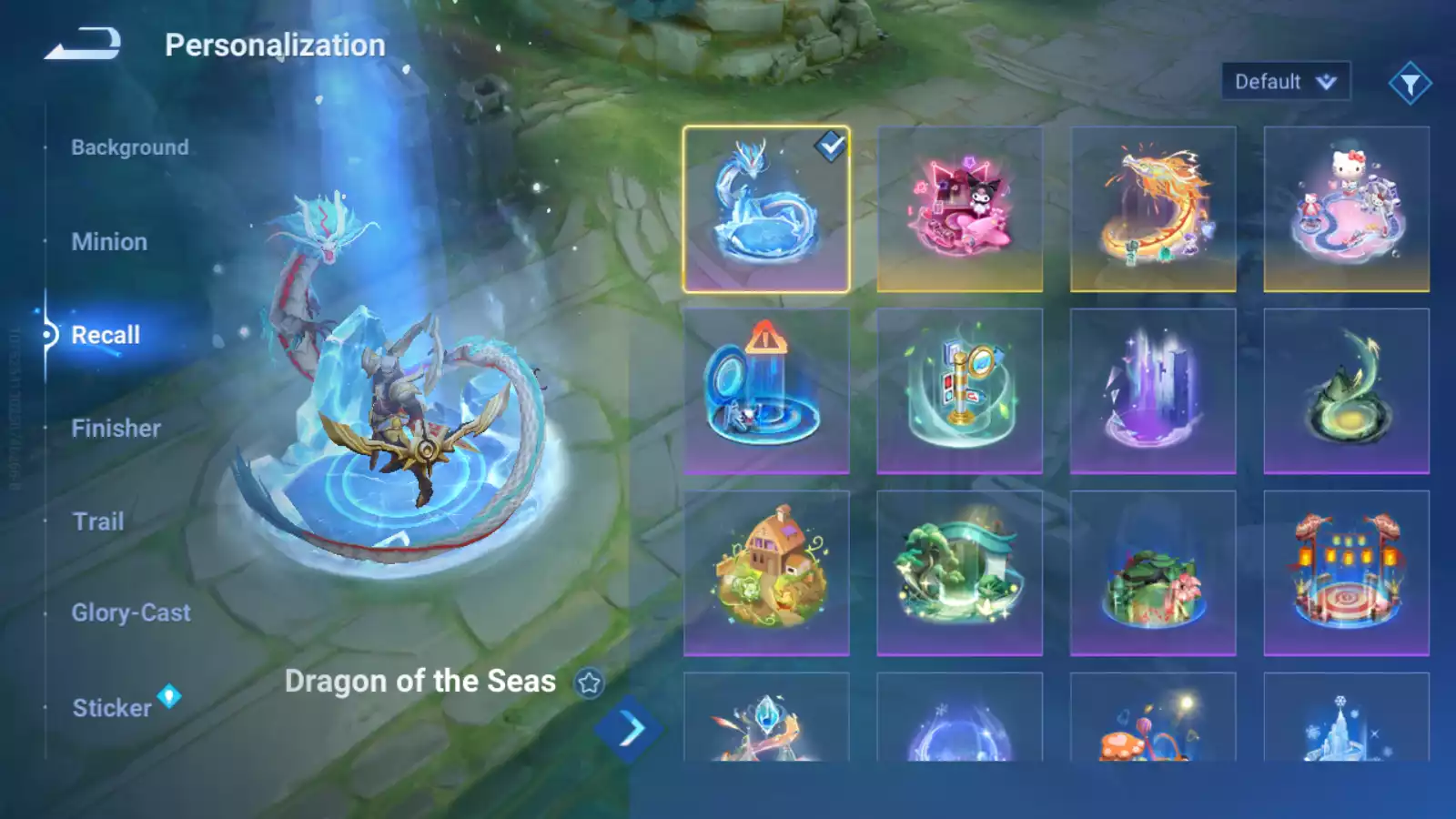Select the golden fire dragon recall
This screenshot has width=1456, height=819.
(1153, 209)
